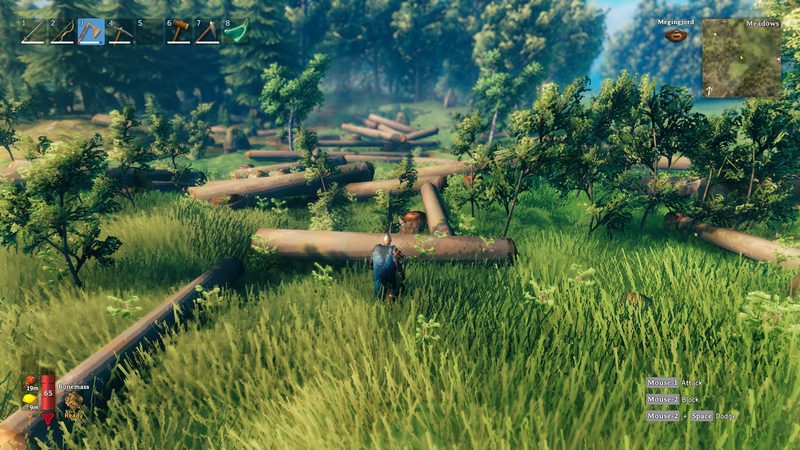This screenshot has width=800, height=450.
Task: Select the green wishbone hotbar slot
Action: tap(236, 32)
